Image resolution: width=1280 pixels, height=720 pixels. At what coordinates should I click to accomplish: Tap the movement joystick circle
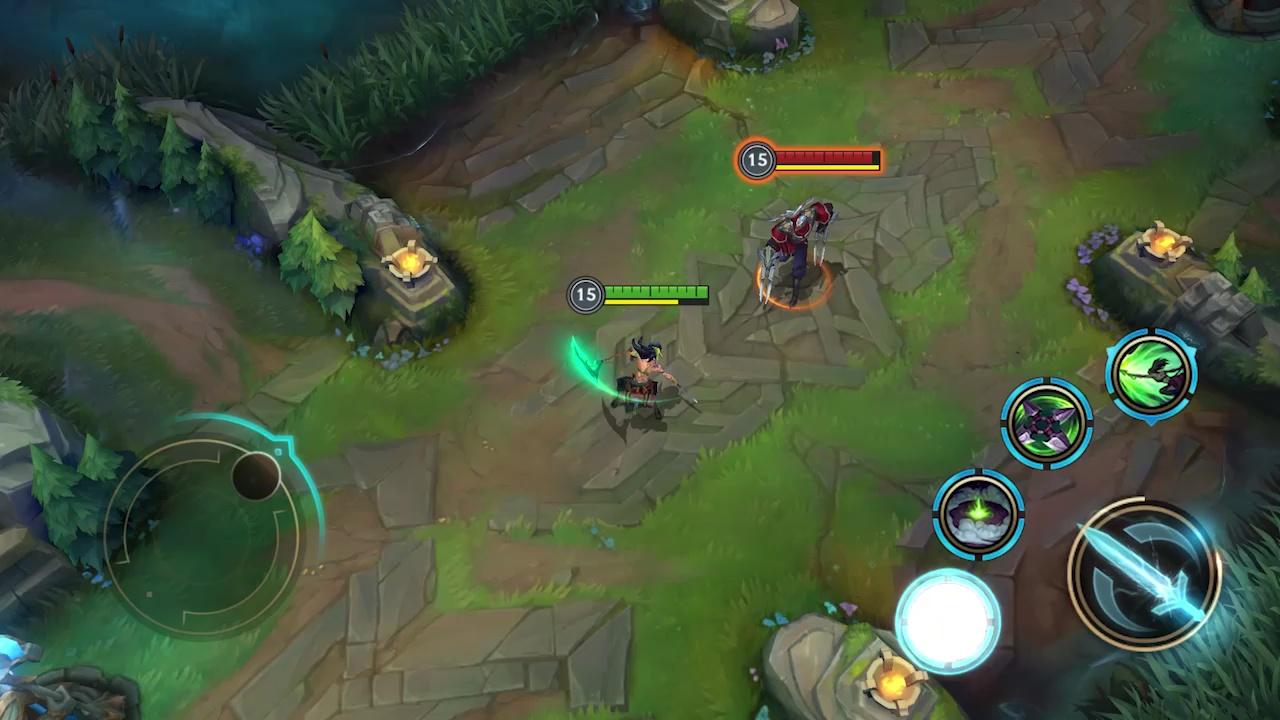pos(210,525)
